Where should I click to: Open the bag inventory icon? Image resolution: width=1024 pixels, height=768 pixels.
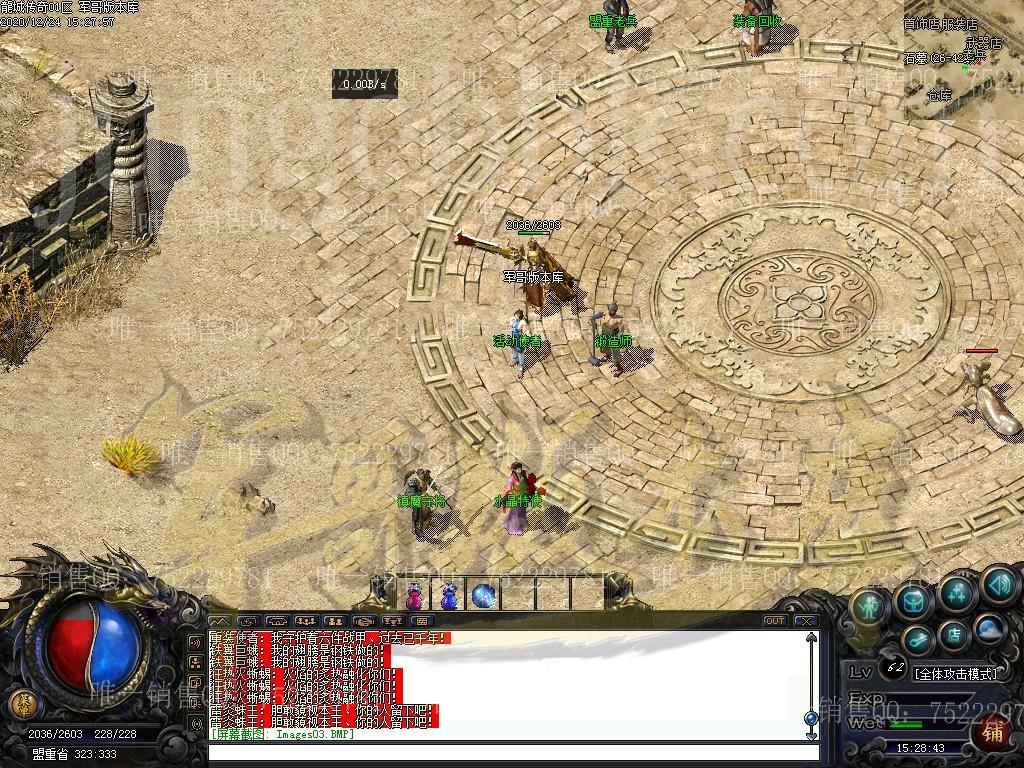tap(914, 600)
